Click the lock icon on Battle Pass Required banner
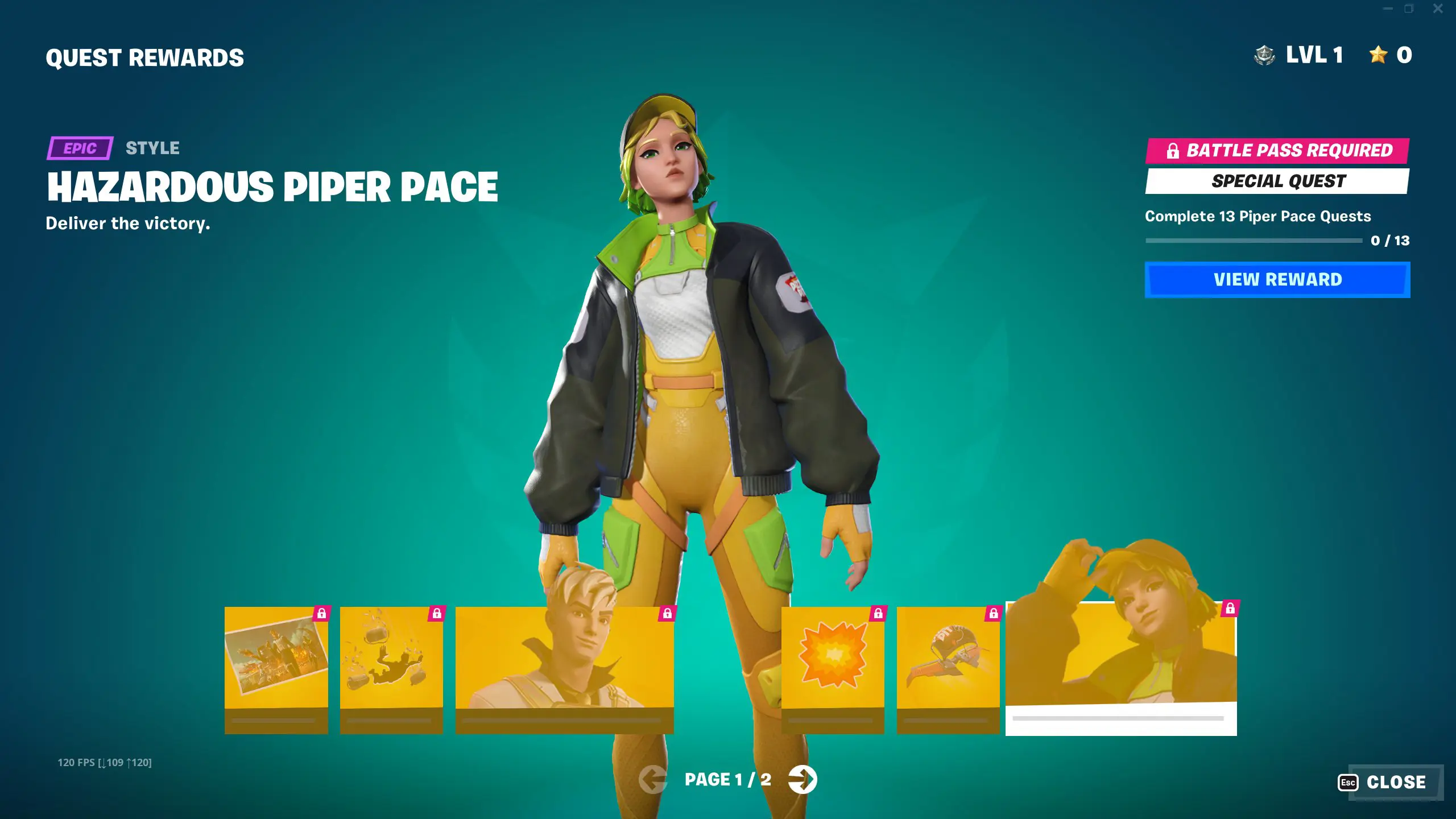The height and width of the screenshot is (819, 1456). pos(1173,151)
